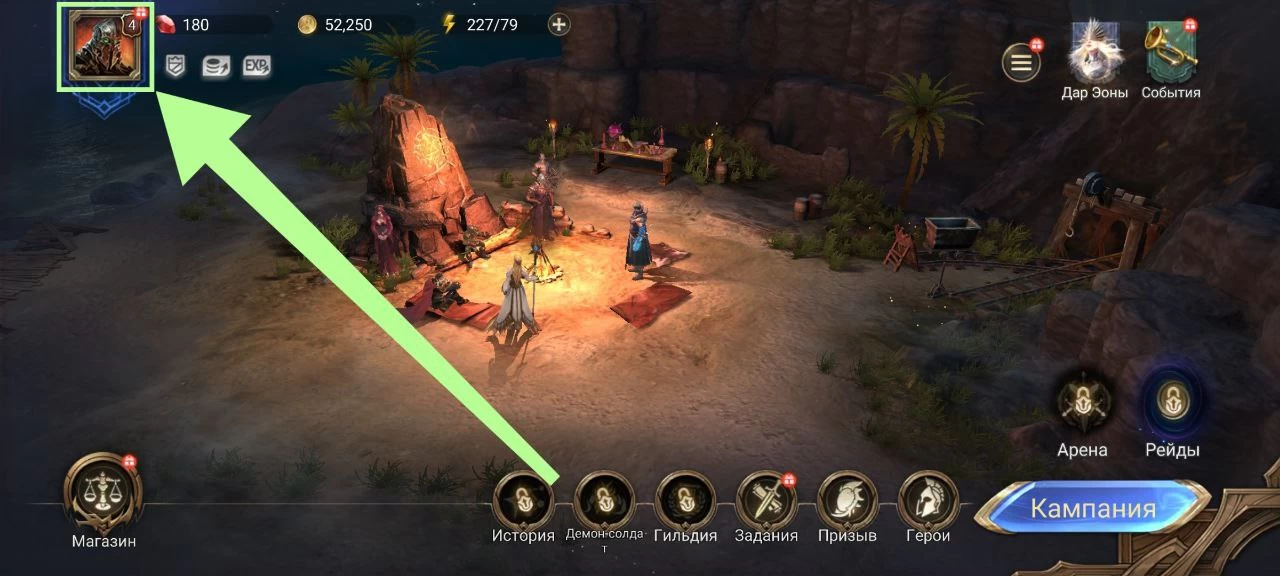Image resolution: width=1280 pixels, height=576 pixels.
Task: Open the shield badge bonus icon
Action: tap(175, 66)
